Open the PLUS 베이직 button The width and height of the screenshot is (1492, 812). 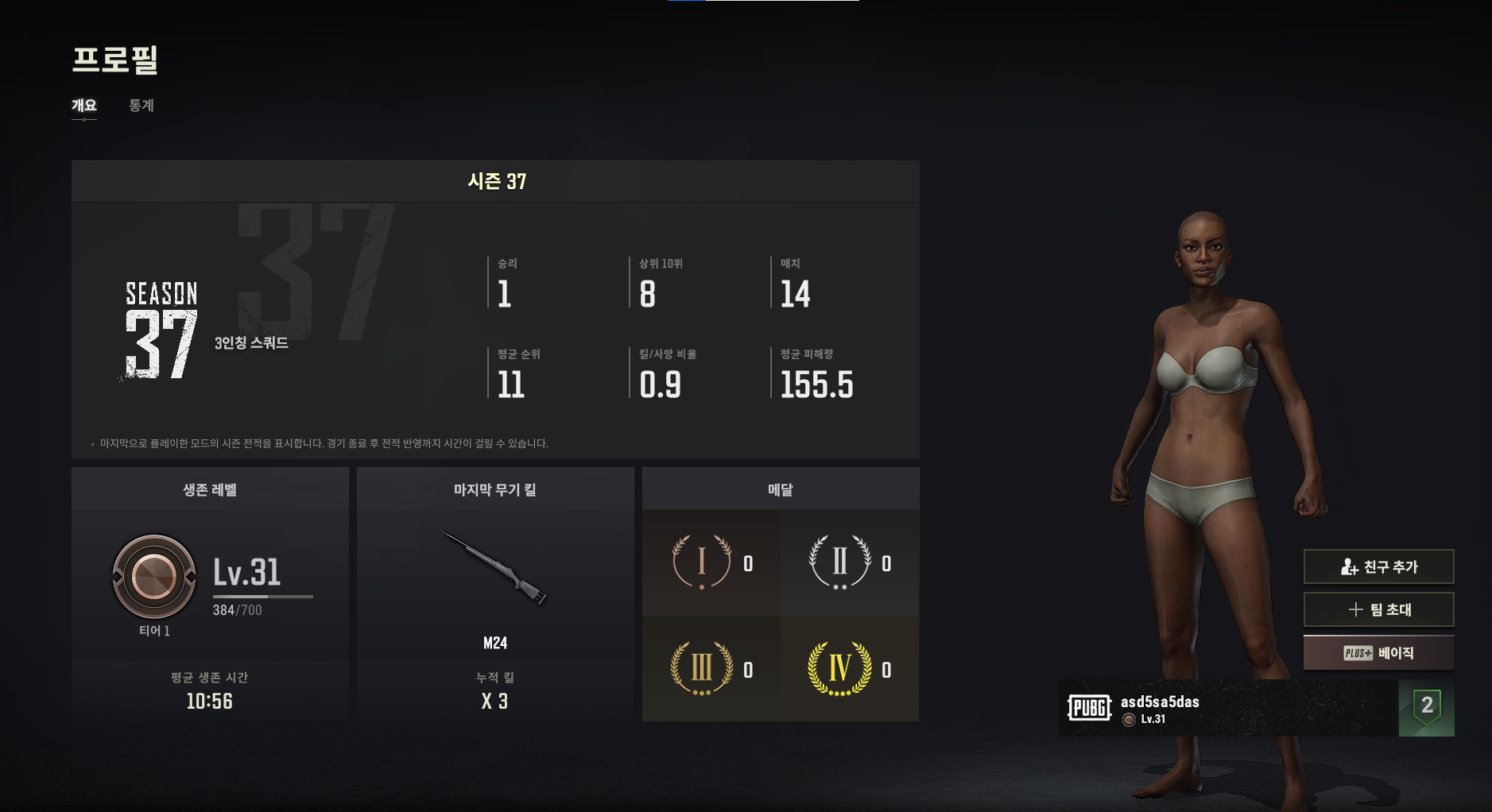coord(1378,653)
